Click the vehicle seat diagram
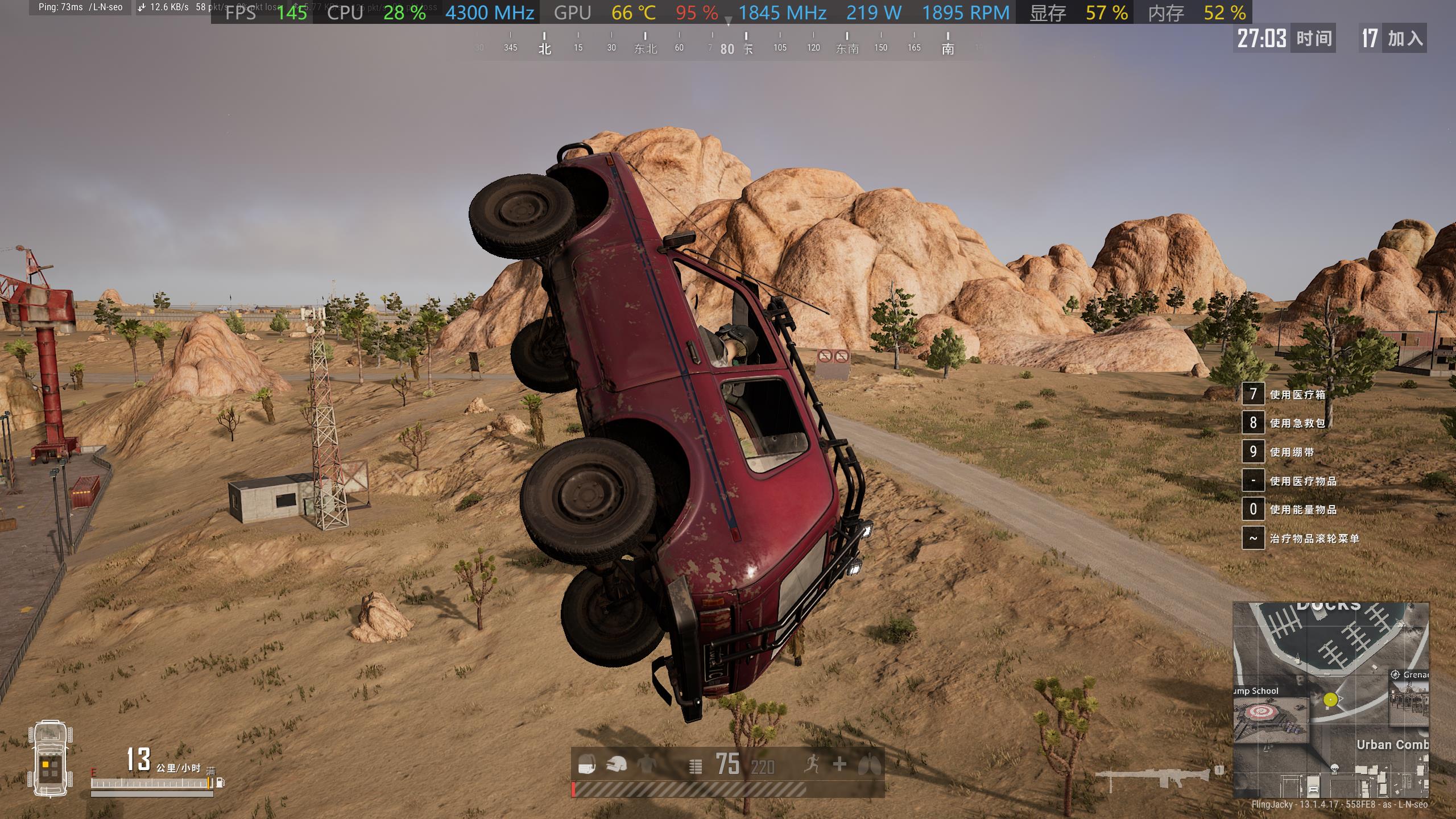This screenshot has height=819, width=1456. pyautogui.click(x=50, y=759)
